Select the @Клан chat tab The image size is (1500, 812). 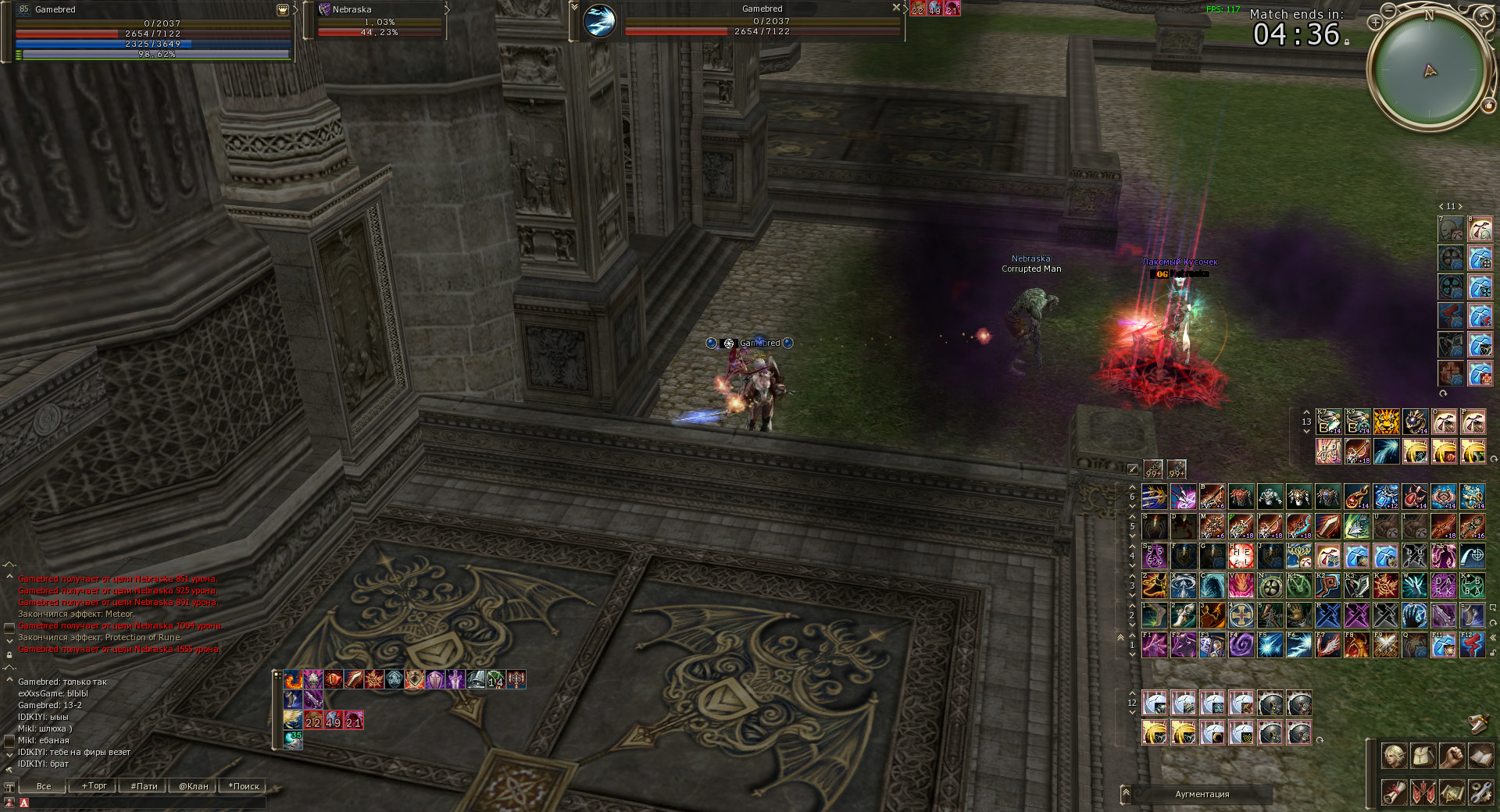(x=193, y=786)
